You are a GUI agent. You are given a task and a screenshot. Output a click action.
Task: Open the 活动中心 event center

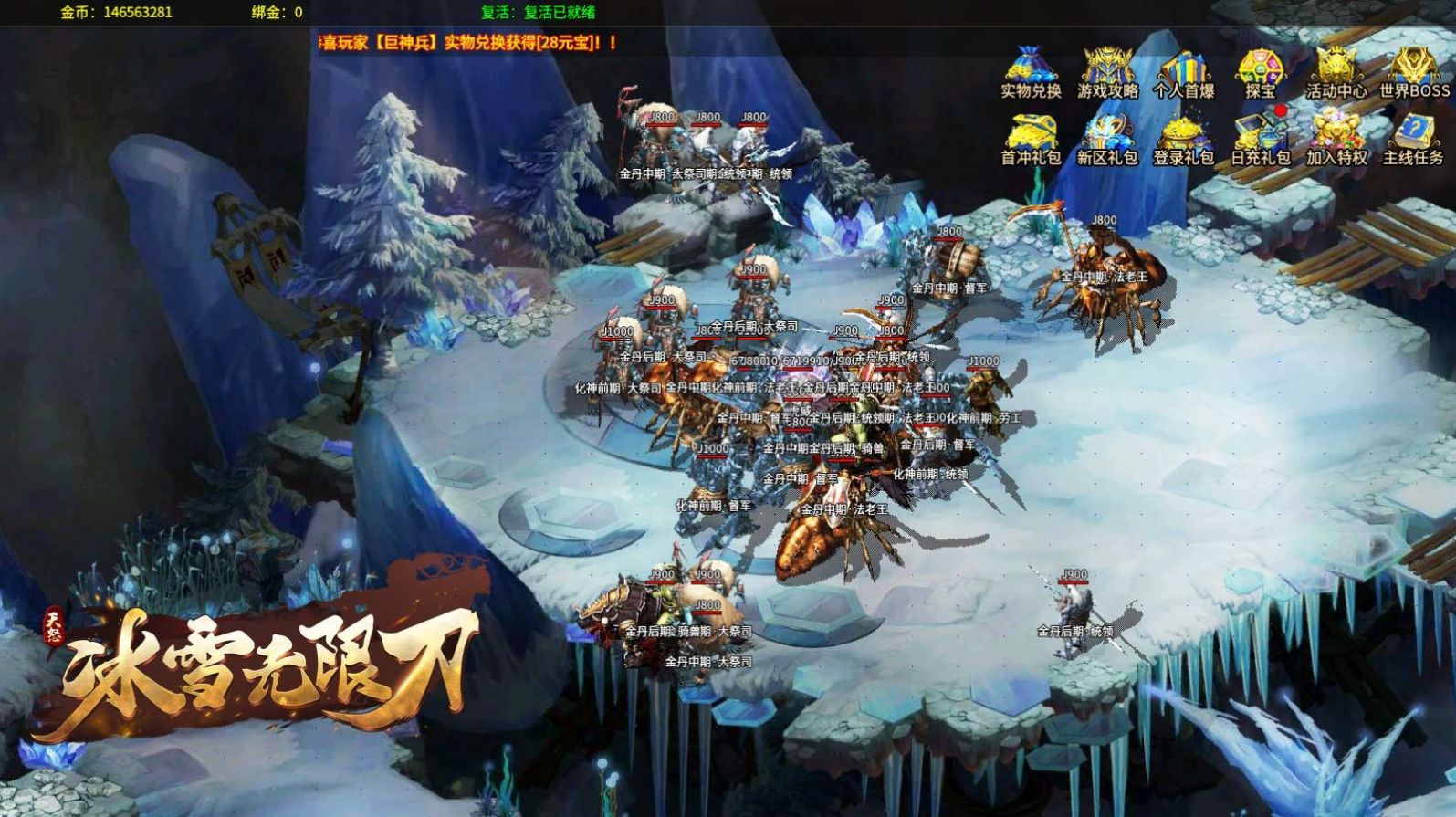(1336, 73)
